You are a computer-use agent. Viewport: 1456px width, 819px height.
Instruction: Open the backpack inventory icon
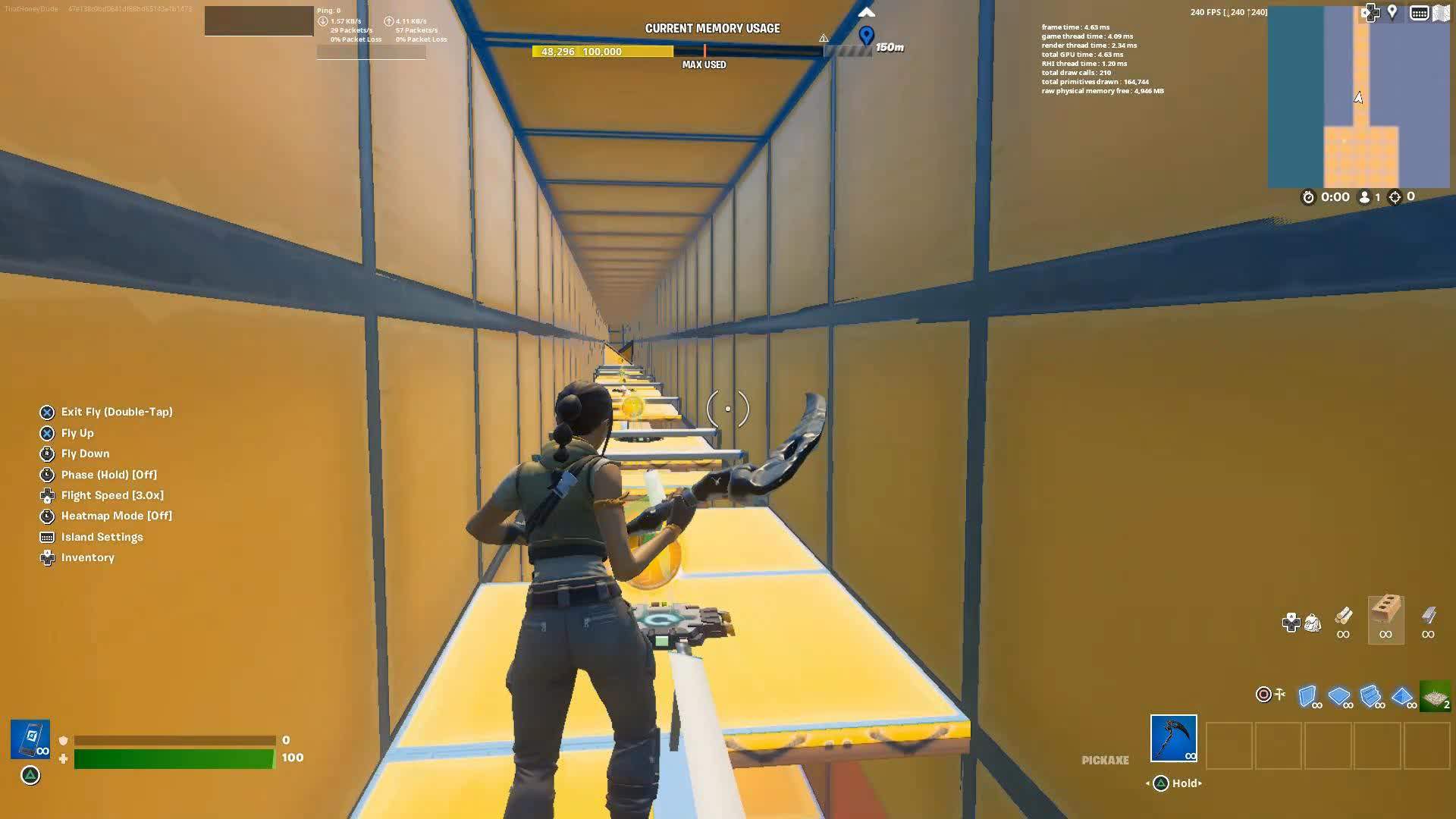pyautogui.click(x=1313, y=623)
